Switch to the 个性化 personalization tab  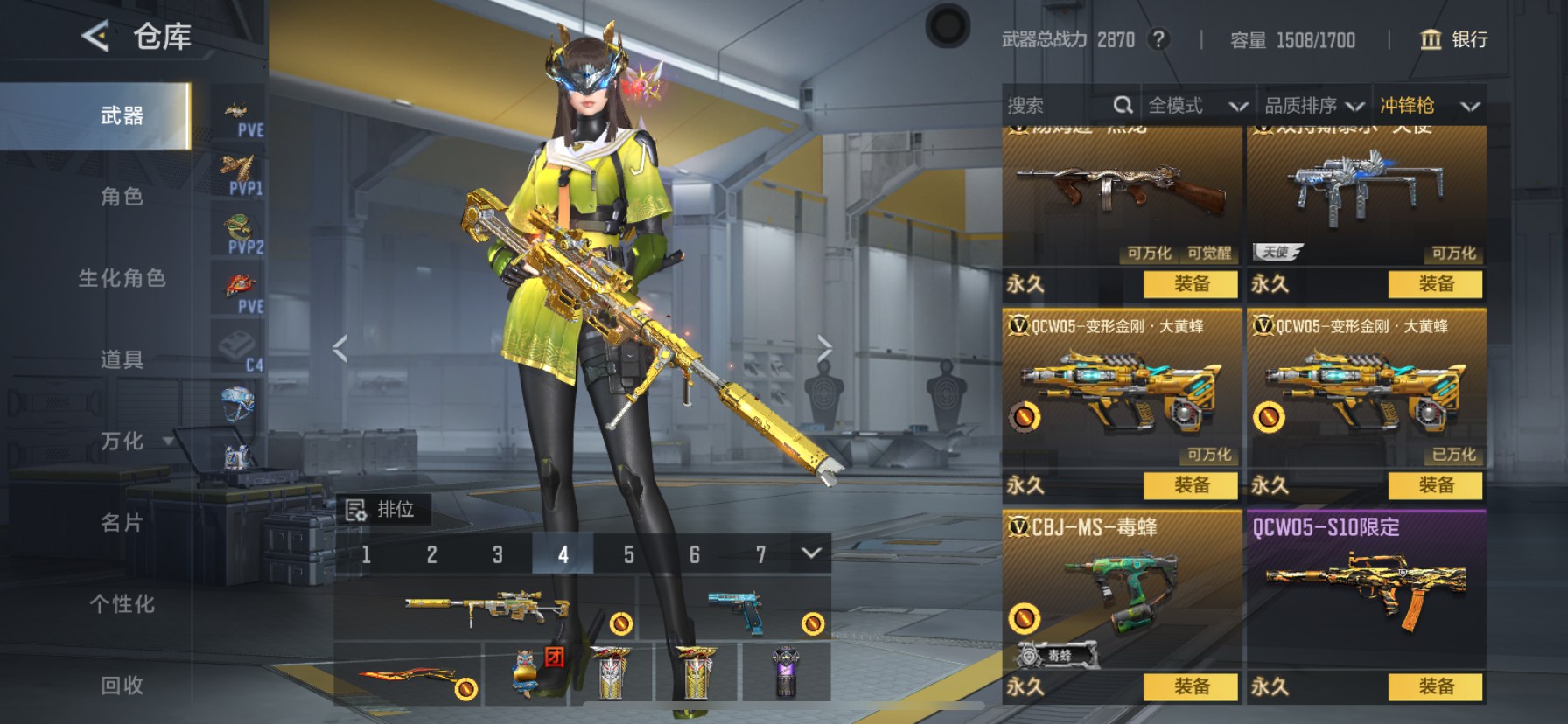(x=122, y=604)
